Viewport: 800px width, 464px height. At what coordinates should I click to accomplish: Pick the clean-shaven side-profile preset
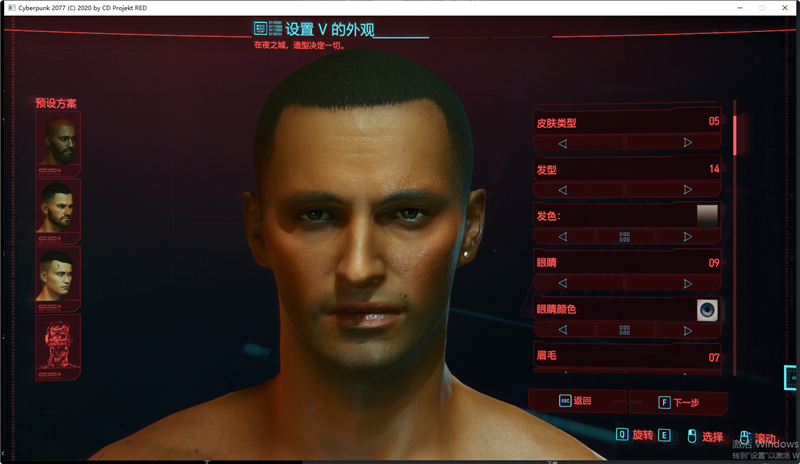pyautogui.click(x=58, y=276)
